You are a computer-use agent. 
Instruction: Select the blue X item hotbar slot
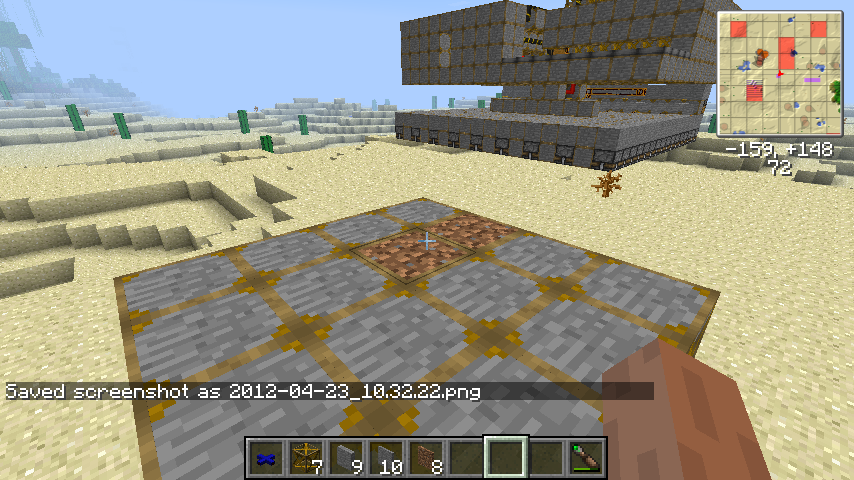pyautogui.click(x=265, y=458)
